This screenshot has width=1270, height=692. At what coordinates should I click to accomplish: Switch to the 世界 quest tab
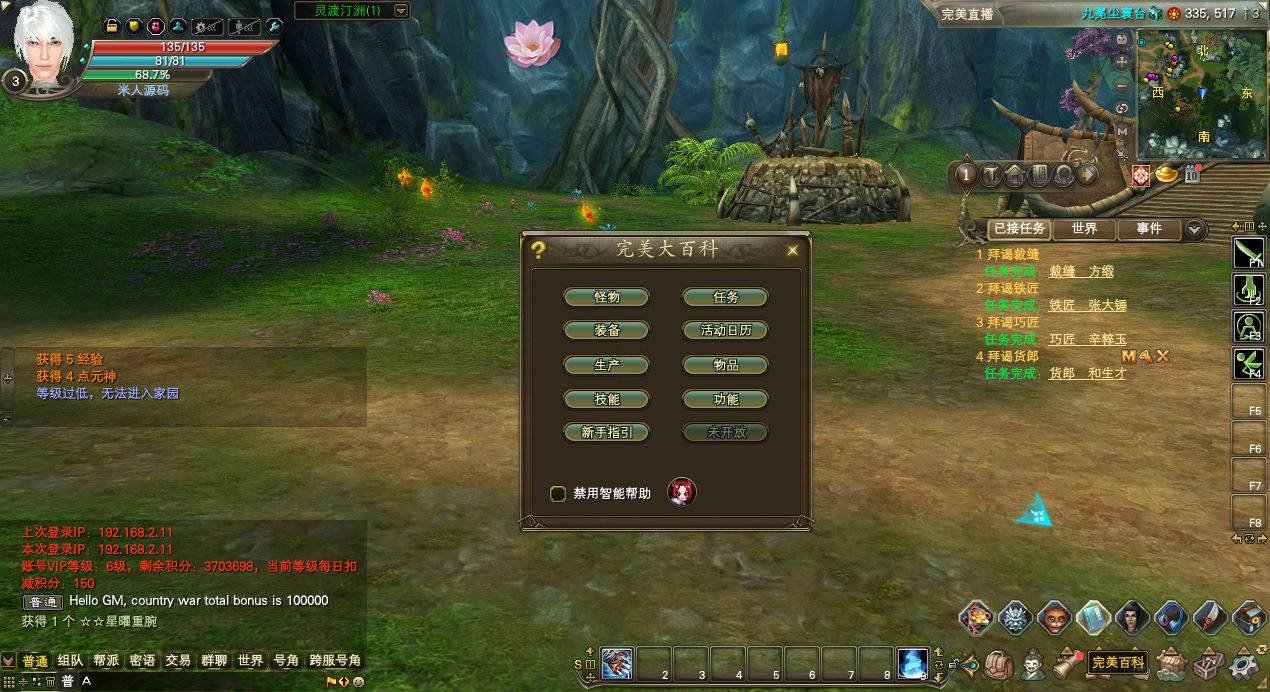pyautogui.click(x=1084, y=229)
